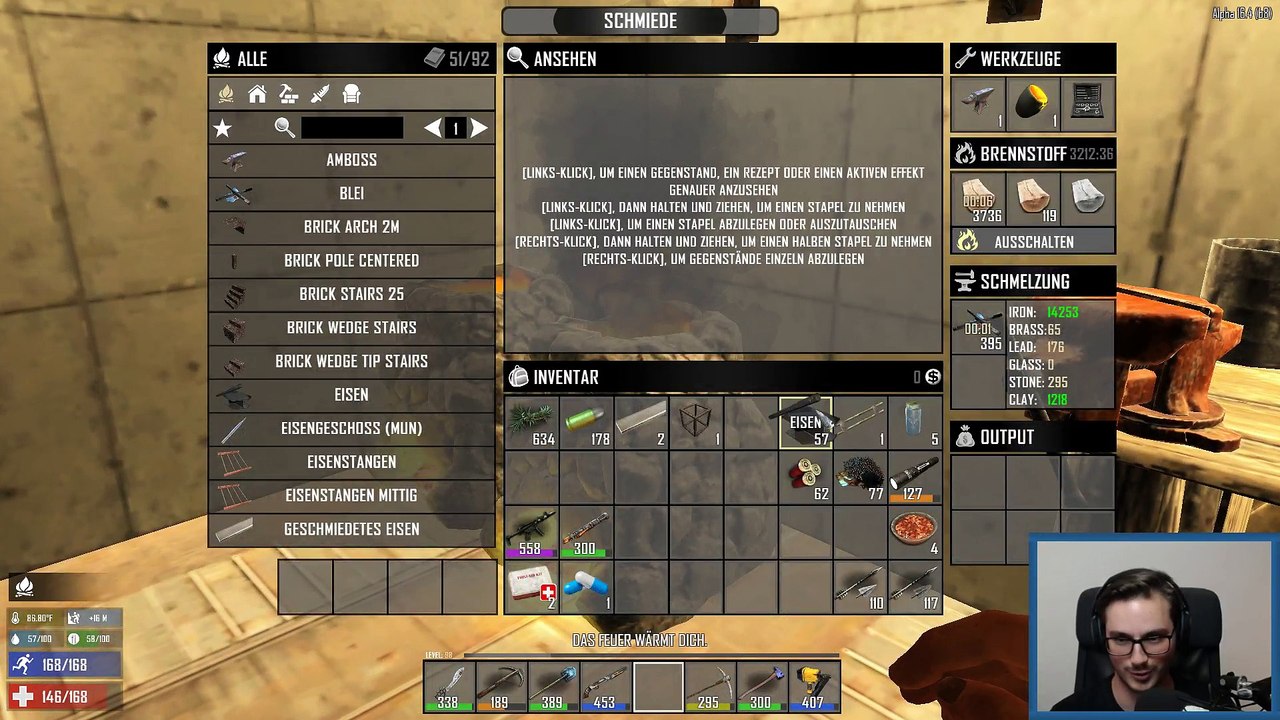Switch to the house building category
Viewport: 1280px width, 720px height.
tap(257, 94)
